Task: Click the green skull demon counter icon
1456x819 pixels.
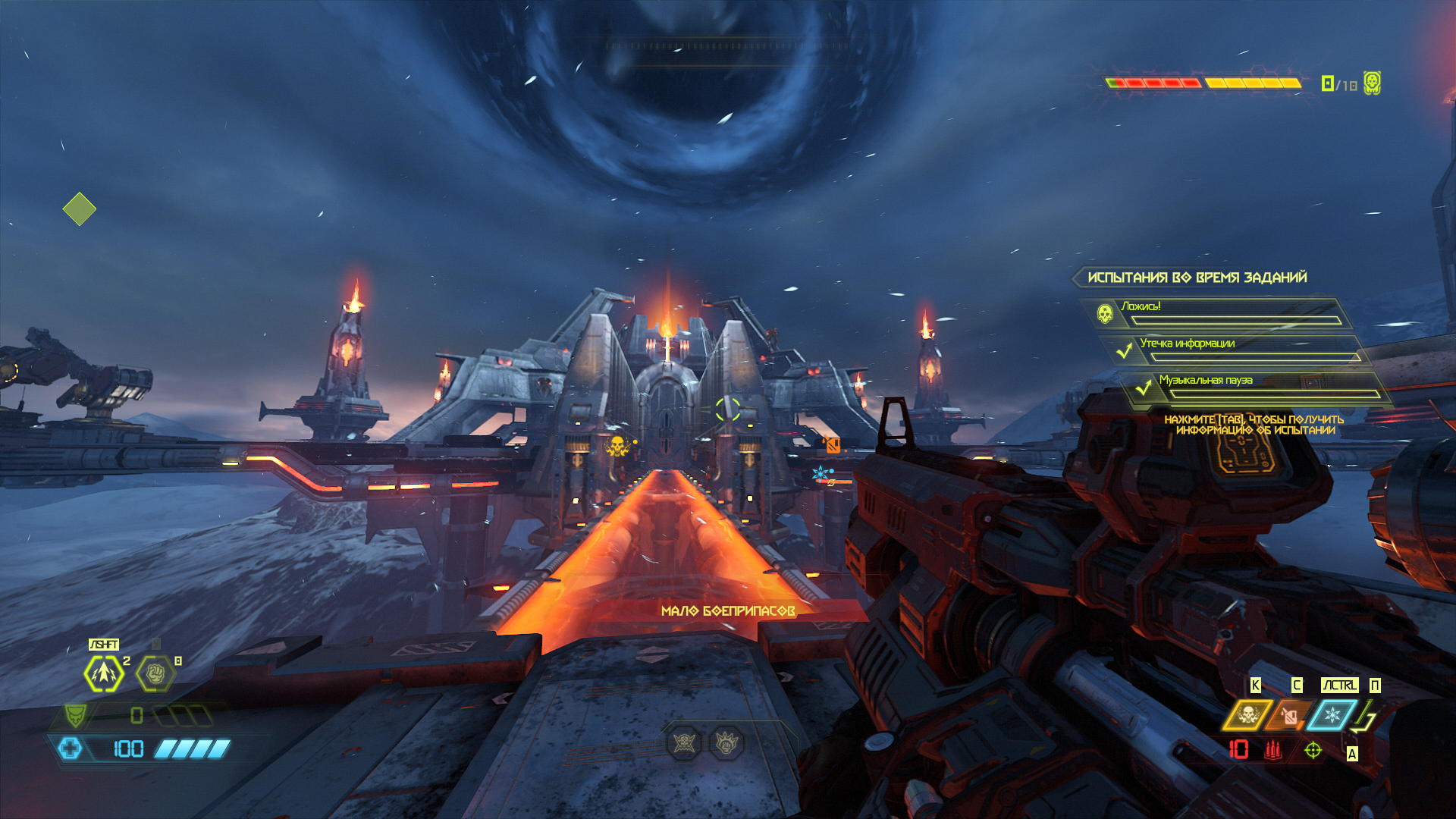Action: [1372, 83]
